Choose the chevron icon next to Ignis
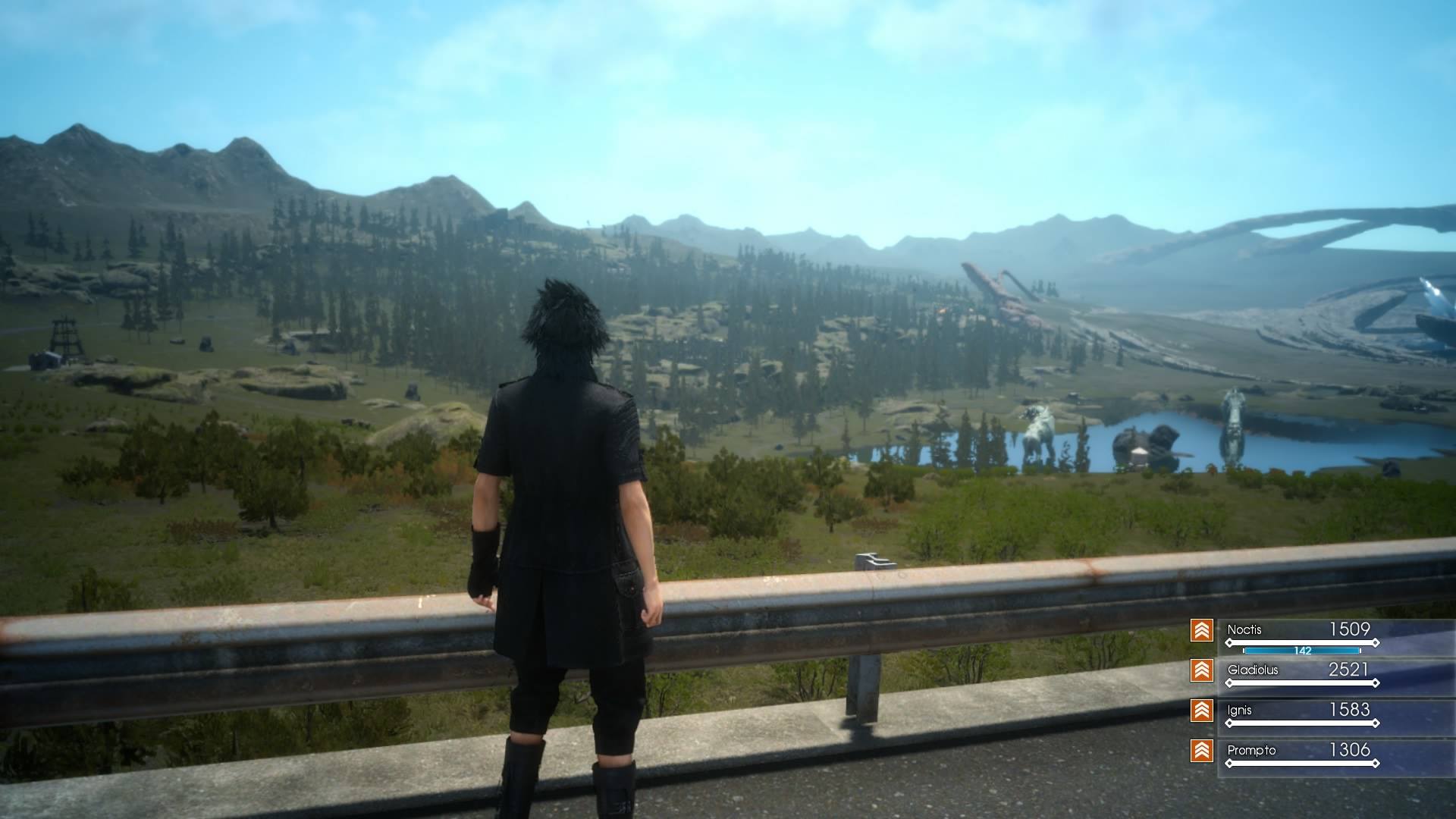Viewport: 1456px width, 819px height. click(1202, 711)
